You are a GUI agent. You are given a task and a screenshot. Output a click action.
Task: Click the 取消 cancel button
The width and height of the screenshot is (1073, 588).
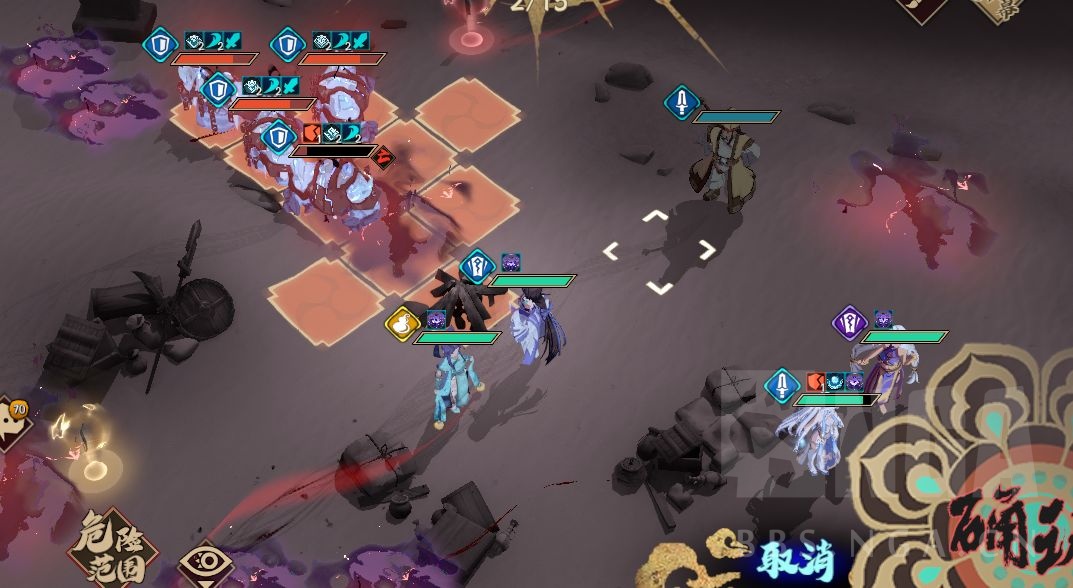pos(795,560)
